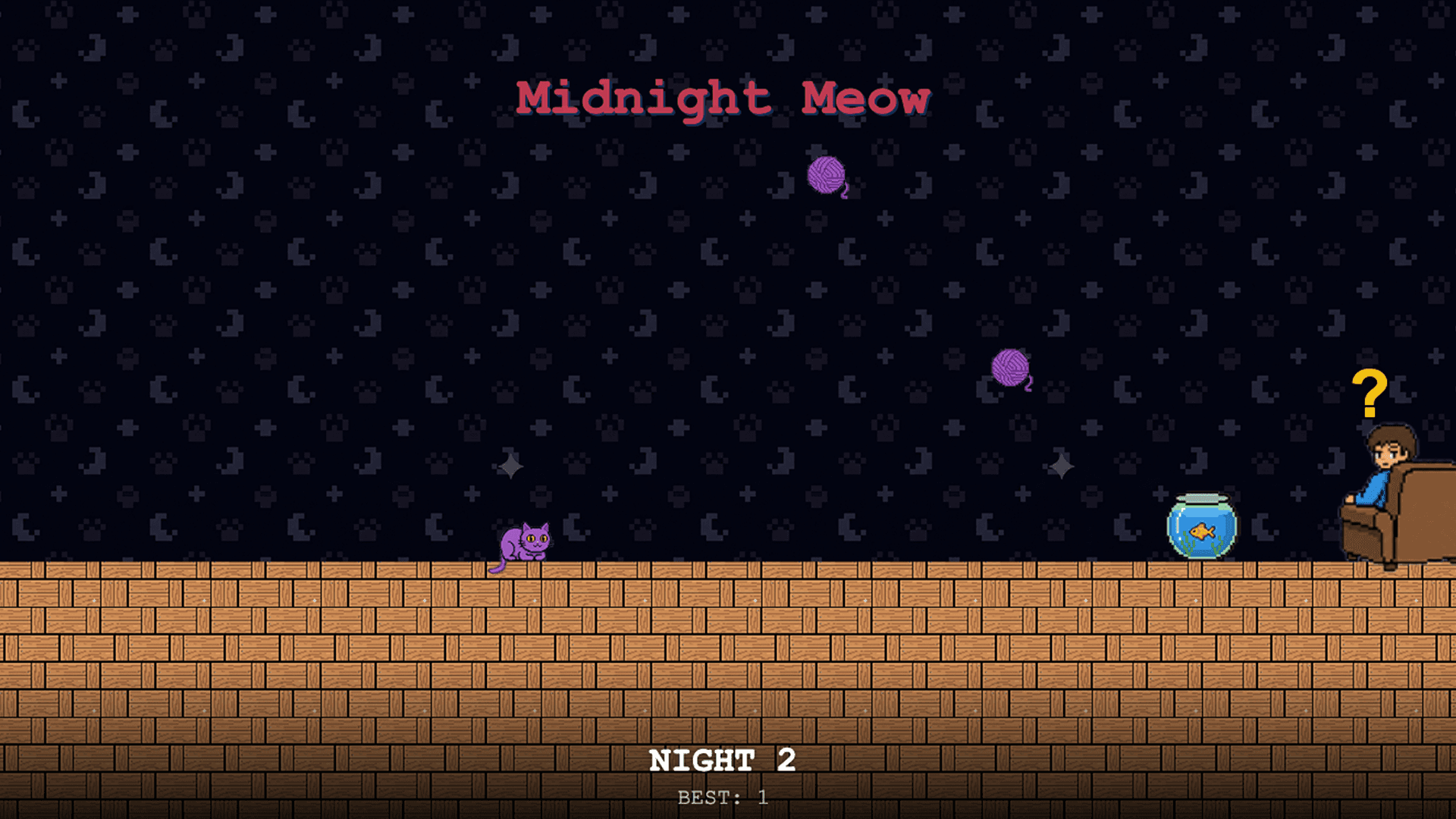Click the BEST: 1 score text

[722, 796]
